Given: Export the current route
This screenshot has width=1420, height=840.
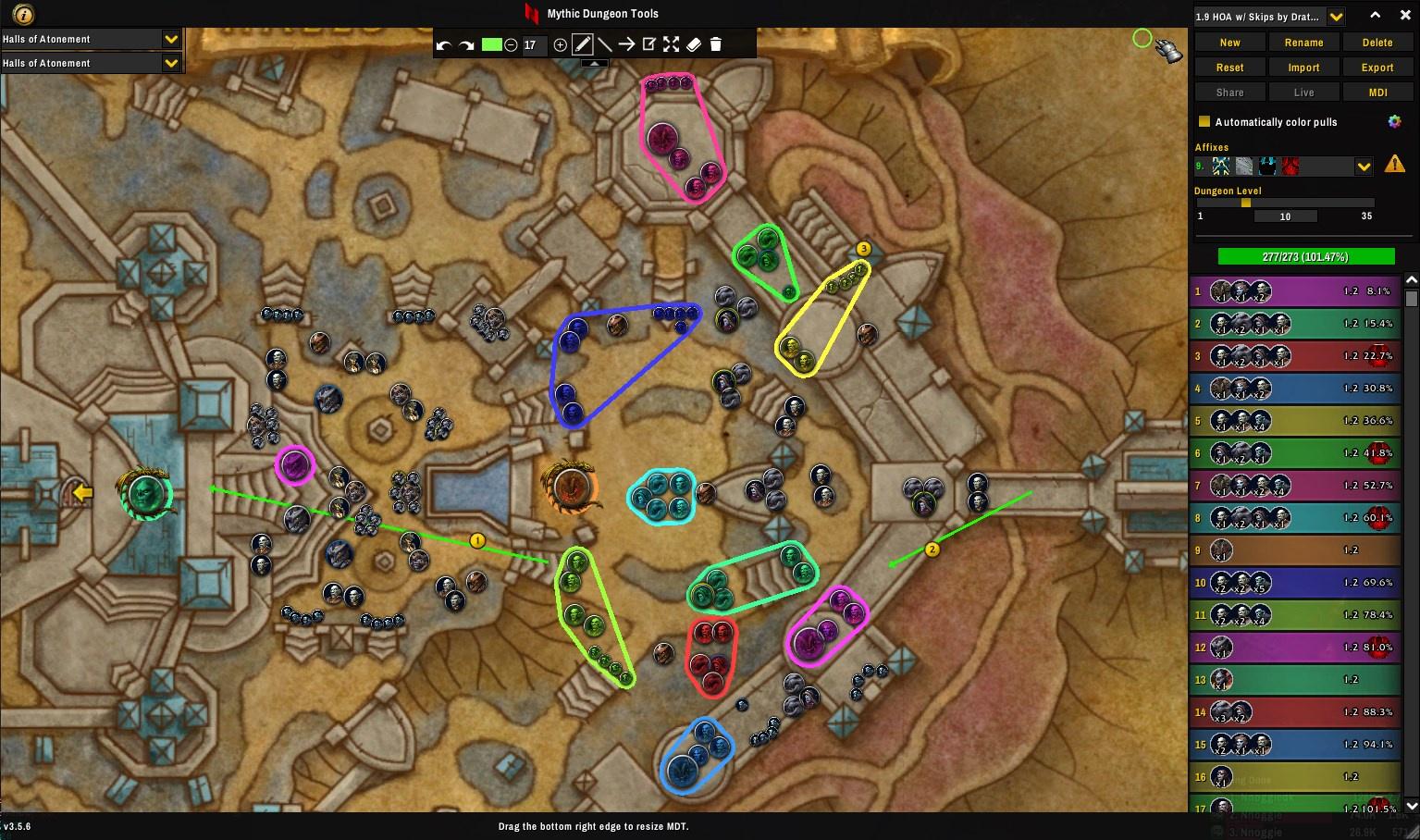Looking at the screenshot, I should [1377, 68].
